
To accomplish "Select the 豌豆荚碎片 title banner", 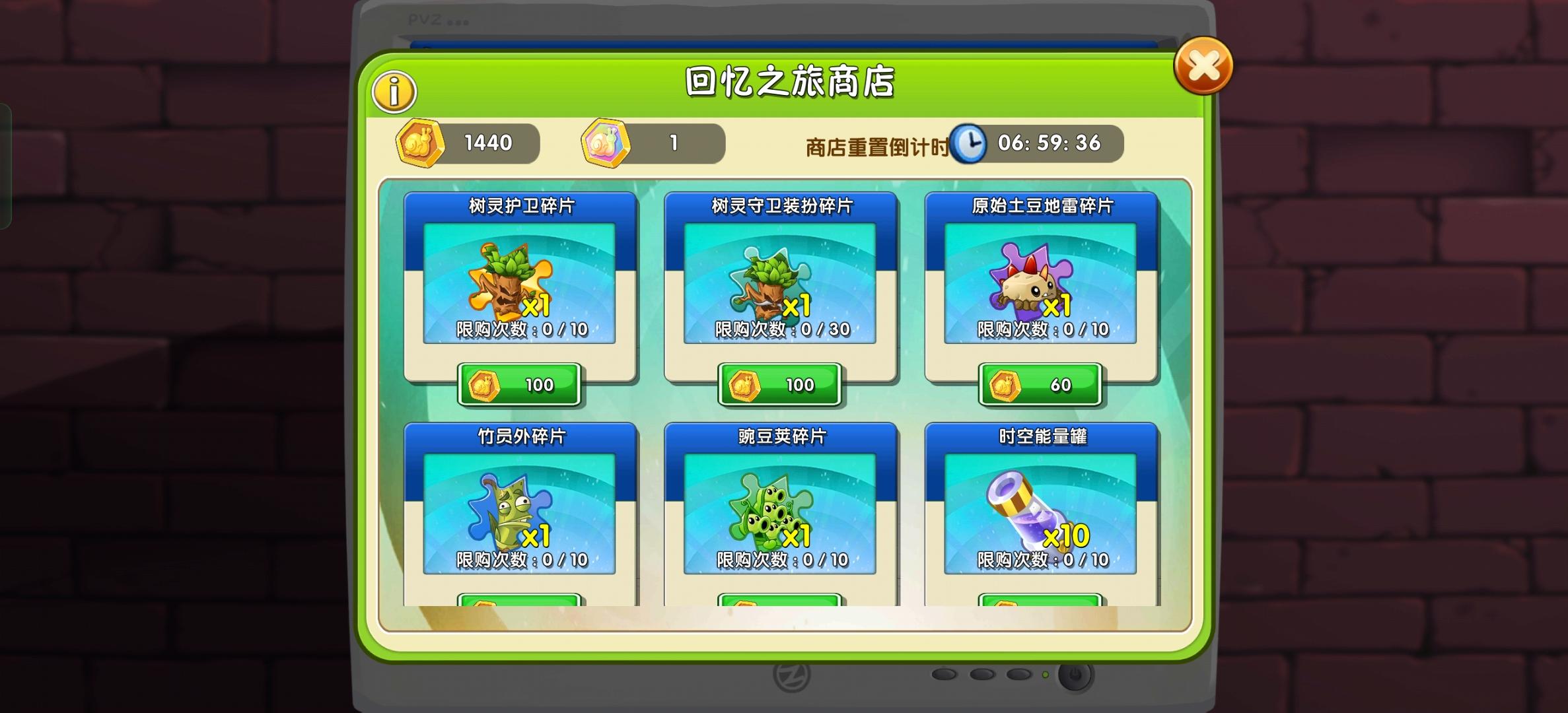I will (x=781, y=437).
